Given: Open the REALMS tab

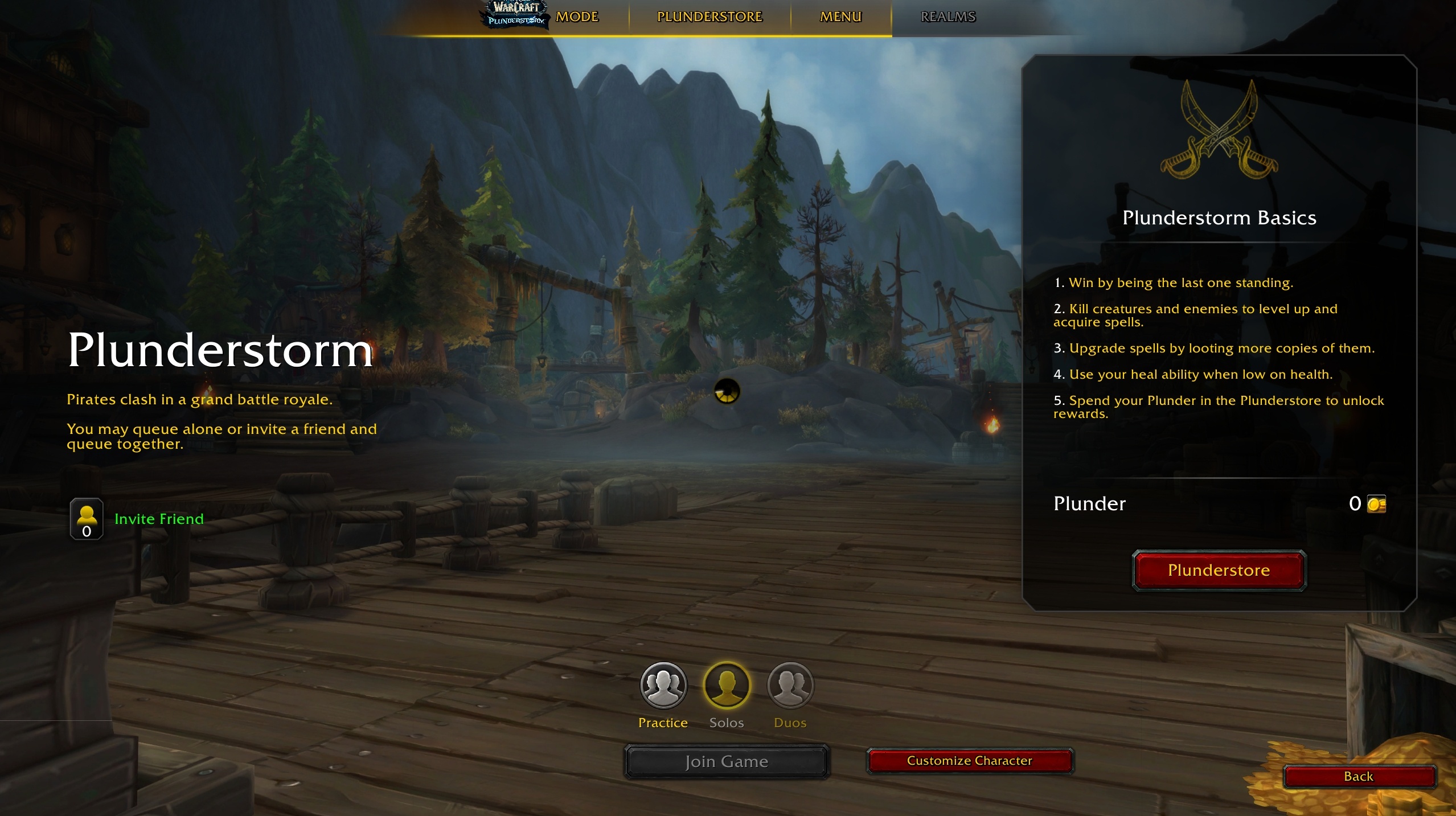Looking at the screenshot, I should point(947,17).
